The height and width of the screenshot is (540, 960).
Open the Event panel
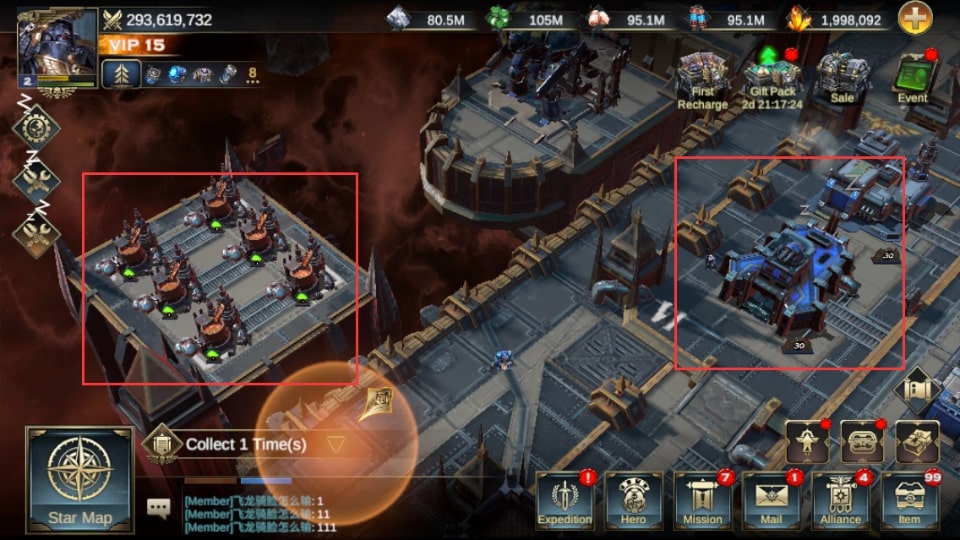coord(911,77)
